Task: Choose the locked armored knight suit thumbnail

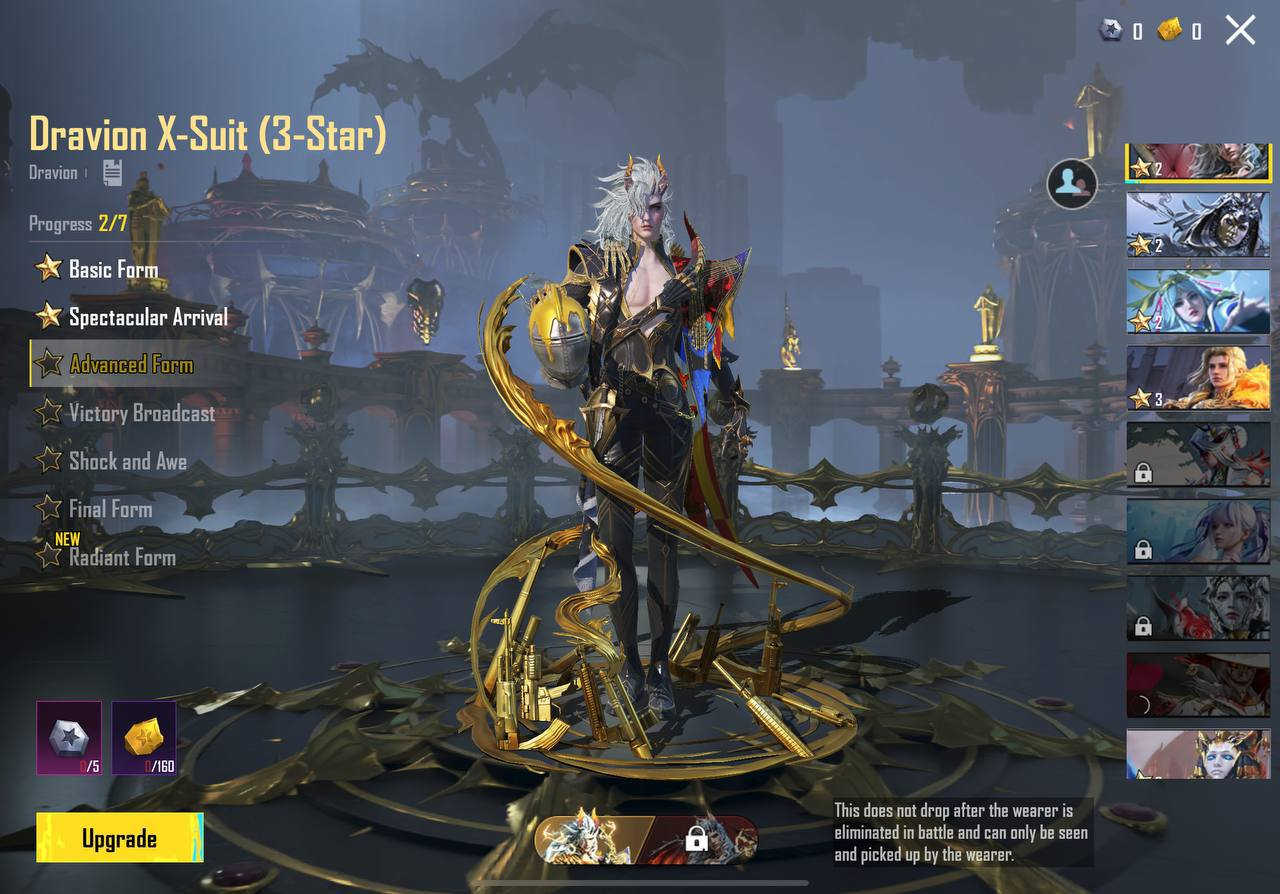Action: coord(1198,454)
